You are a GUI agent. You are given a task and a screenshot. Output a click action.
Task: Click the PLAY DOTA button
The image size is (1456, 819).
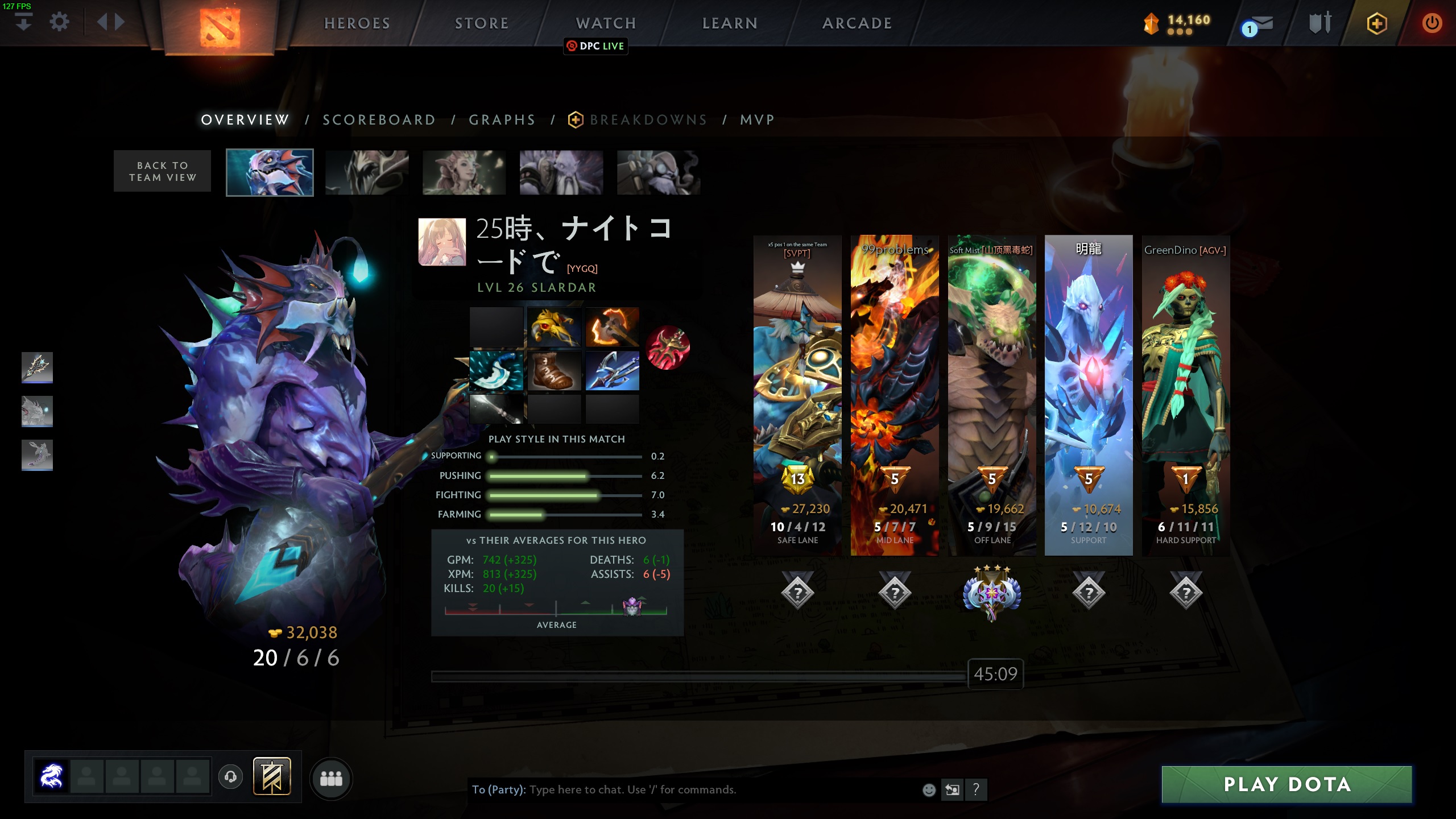click(x=1287, y=784)
